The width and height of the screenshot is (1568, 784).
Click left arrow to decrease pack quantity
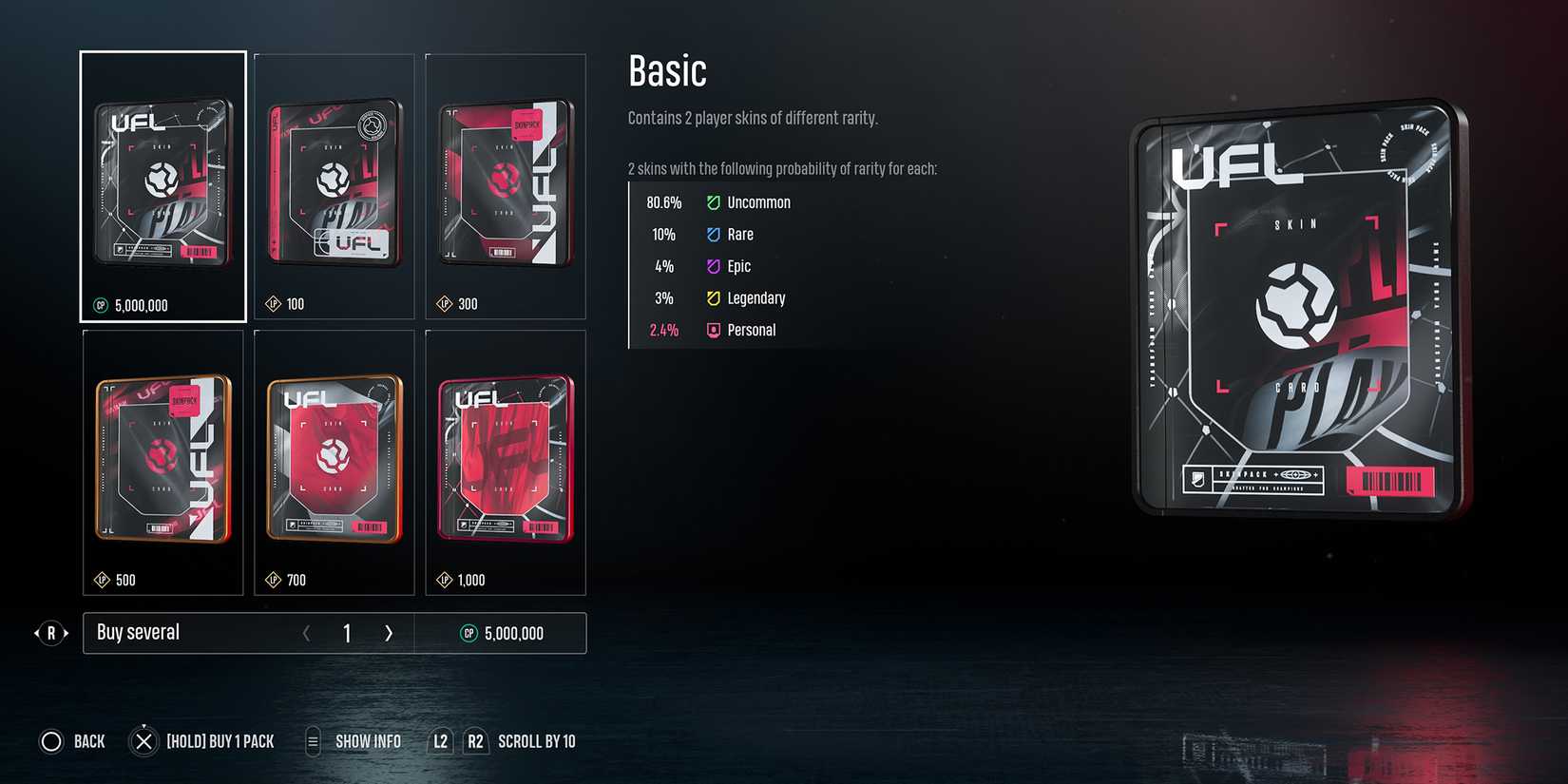307,633
